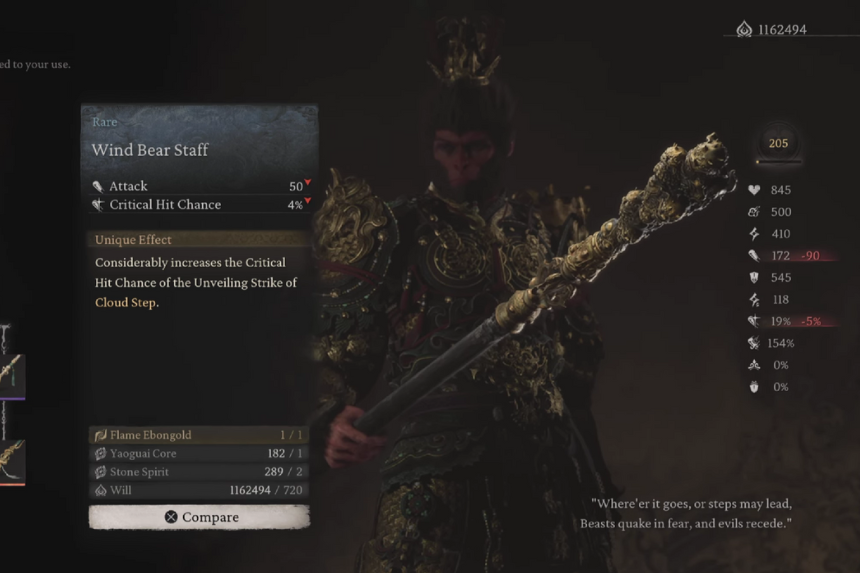Select the Flame Ebongold material row
Viewport: 860px width, 573px height.
198,435
